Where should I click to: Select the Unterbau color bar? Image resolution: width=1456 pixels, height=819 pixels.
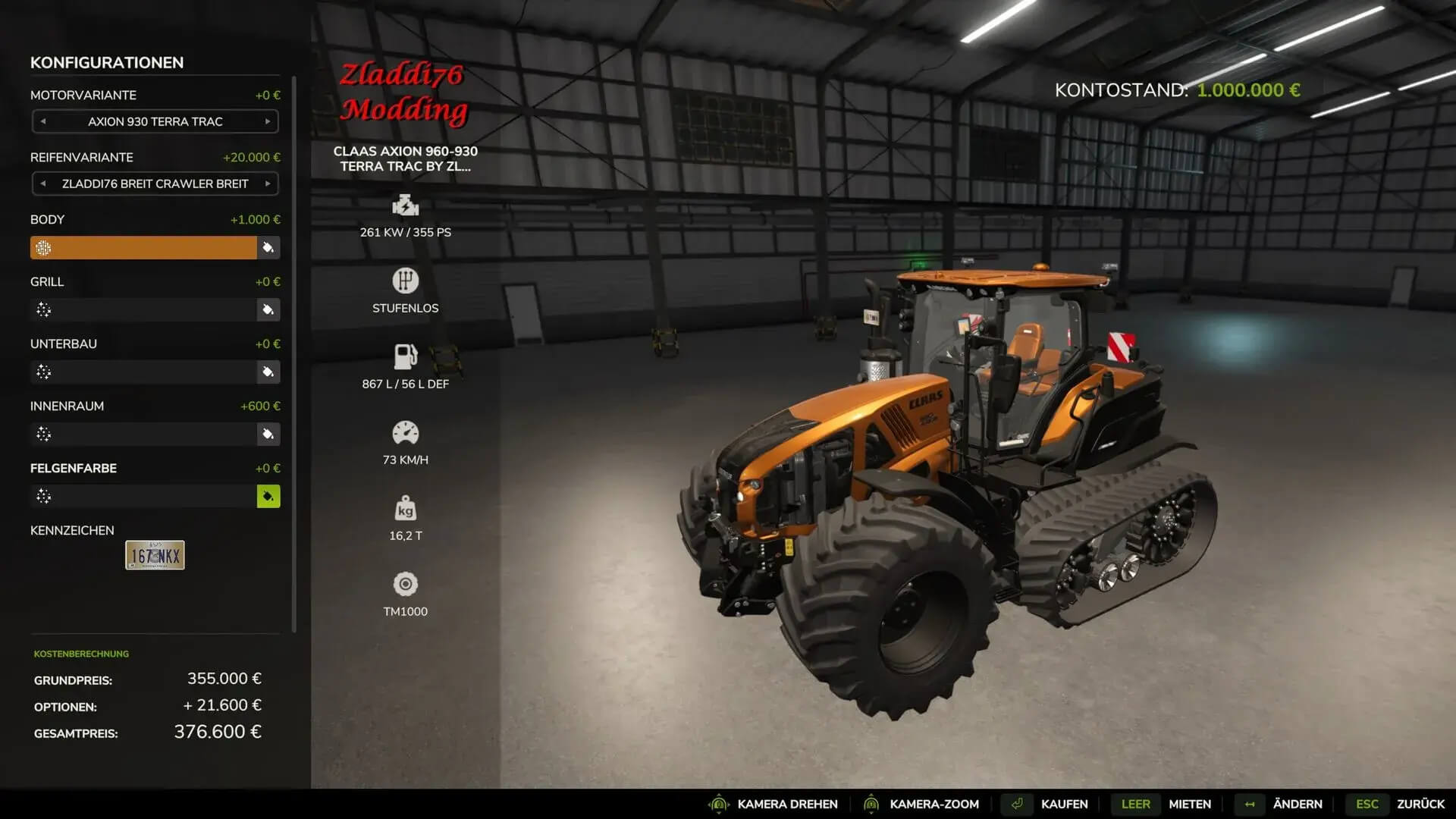(143, 372)
